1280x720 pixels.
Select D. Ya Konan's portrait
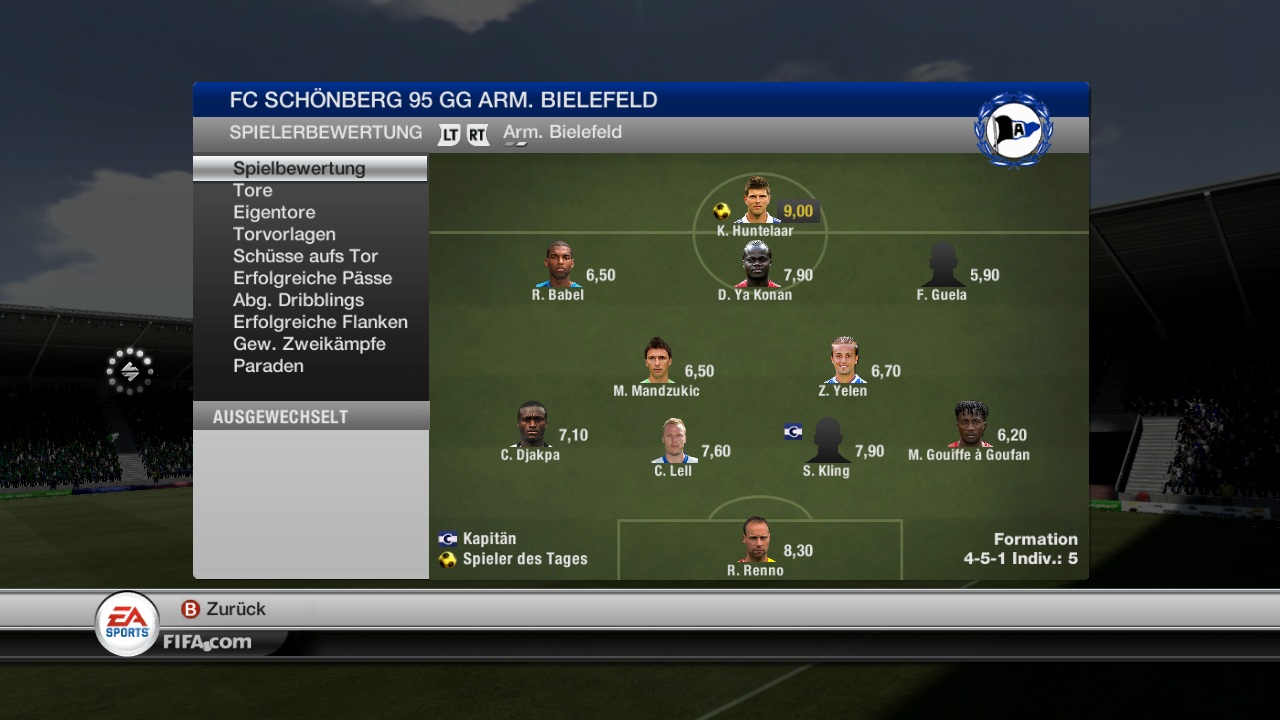tap(757, 265)
